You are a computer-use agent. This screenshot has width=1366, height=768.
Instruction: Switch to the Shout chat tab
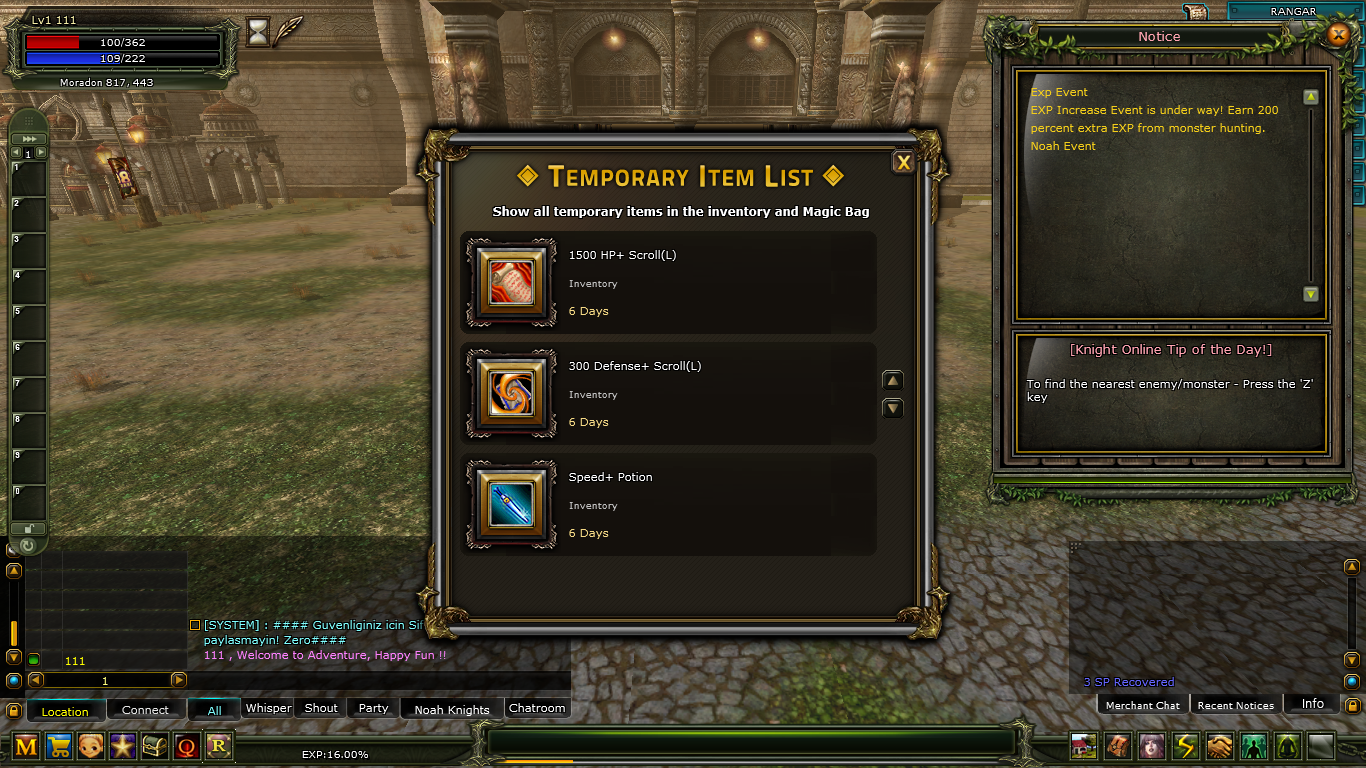[x=321, y=708]
